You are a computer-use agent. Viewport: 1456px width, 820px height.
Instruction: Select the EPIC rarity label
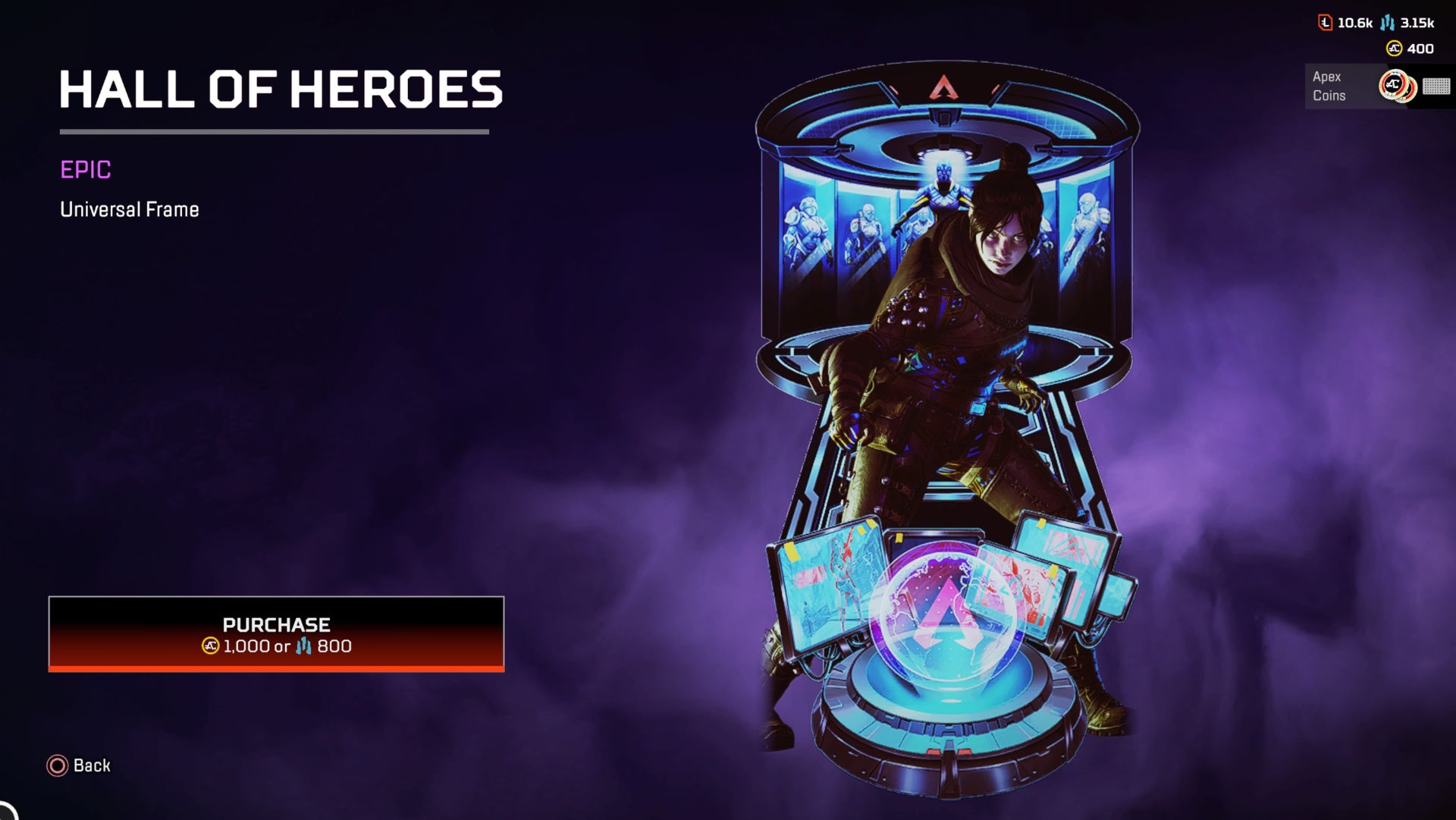point(85,171)
